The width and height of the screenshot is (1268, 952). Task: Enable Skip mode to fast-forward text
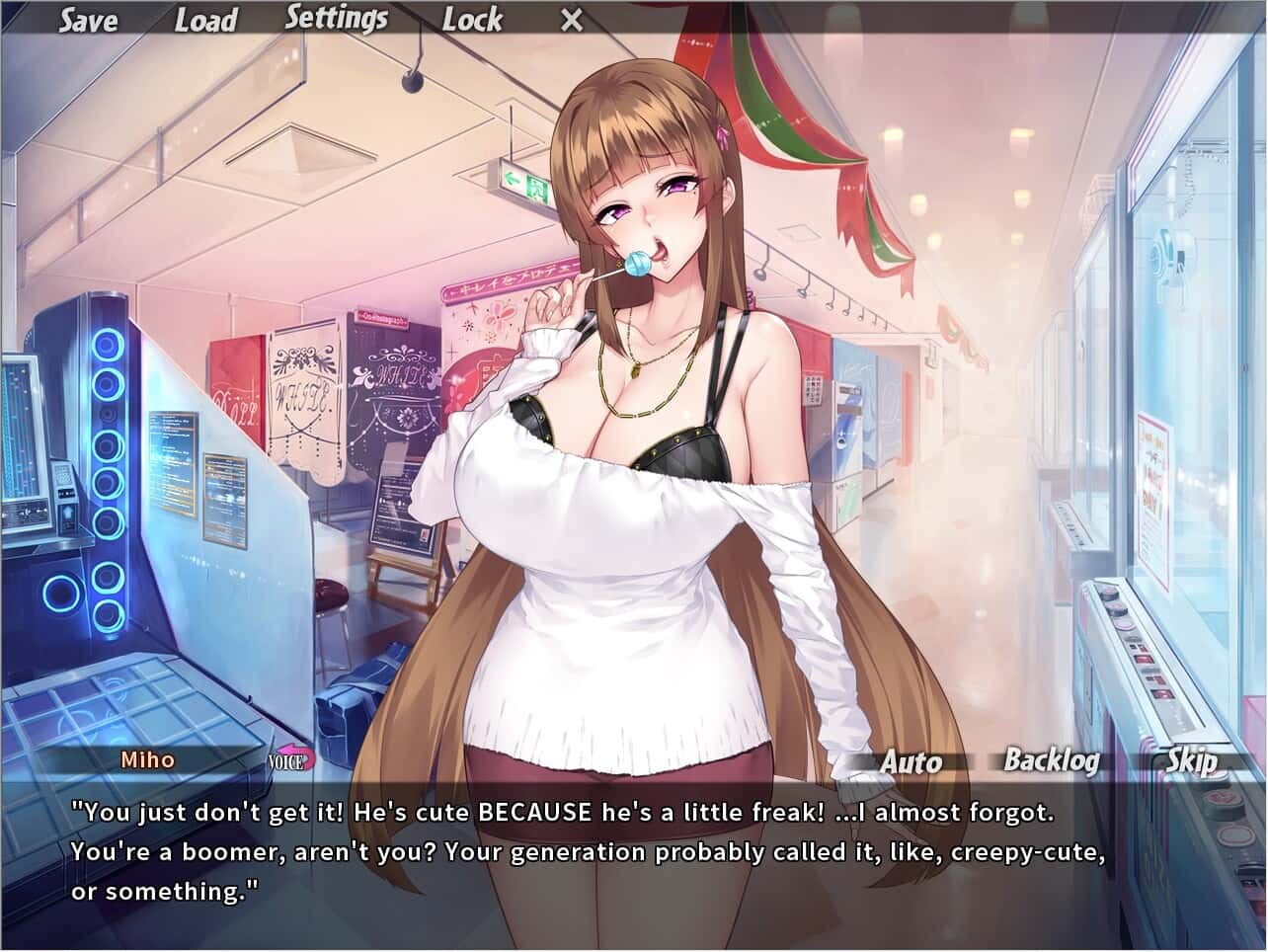pyautogui.click(x=1193, y=762)
